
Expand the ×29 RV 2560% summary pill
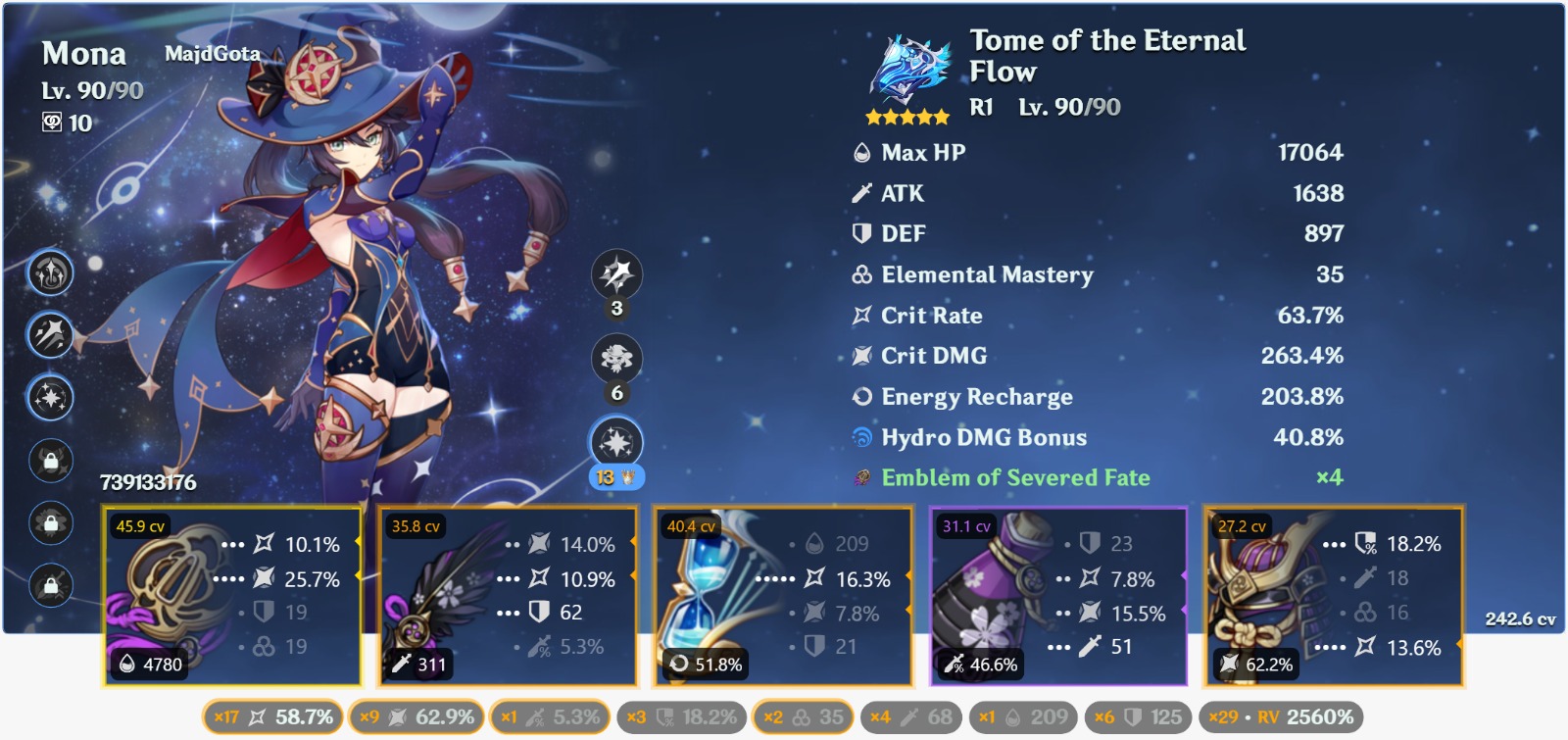[1282, 716]
